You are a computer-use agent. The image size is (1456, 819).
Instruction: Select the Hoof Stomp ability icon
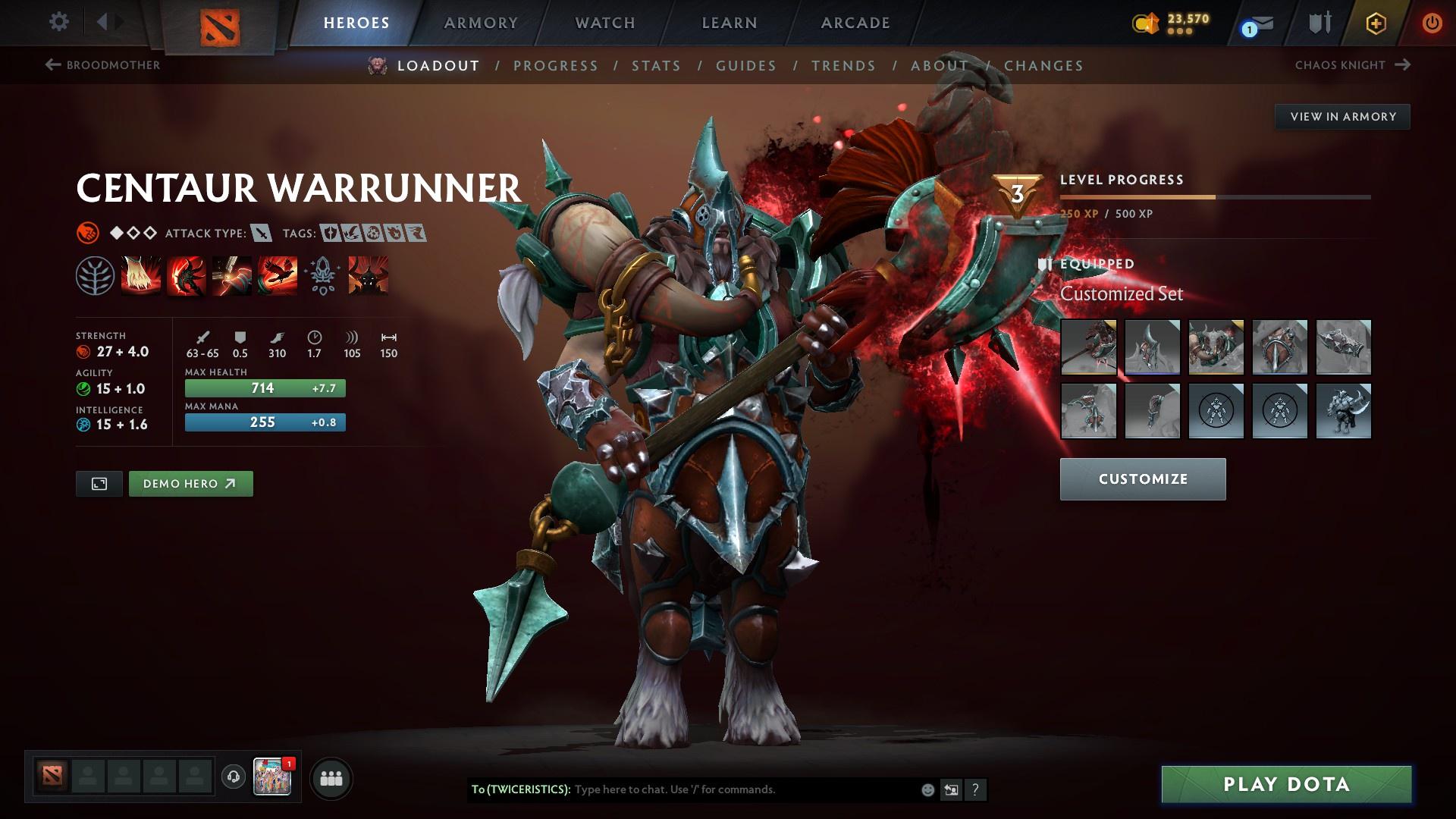(141, 276)
